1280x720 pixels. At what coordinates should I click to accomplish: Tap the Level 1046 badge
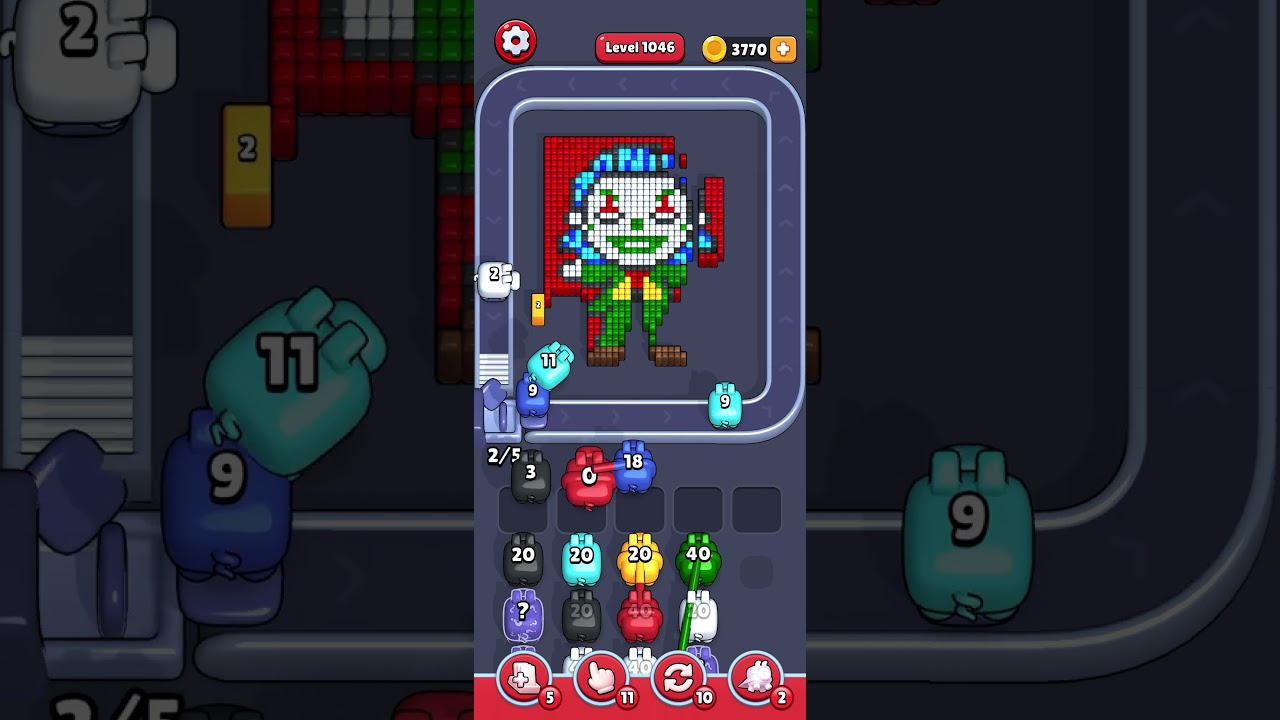pyautogui.click(x=640, y=47)
